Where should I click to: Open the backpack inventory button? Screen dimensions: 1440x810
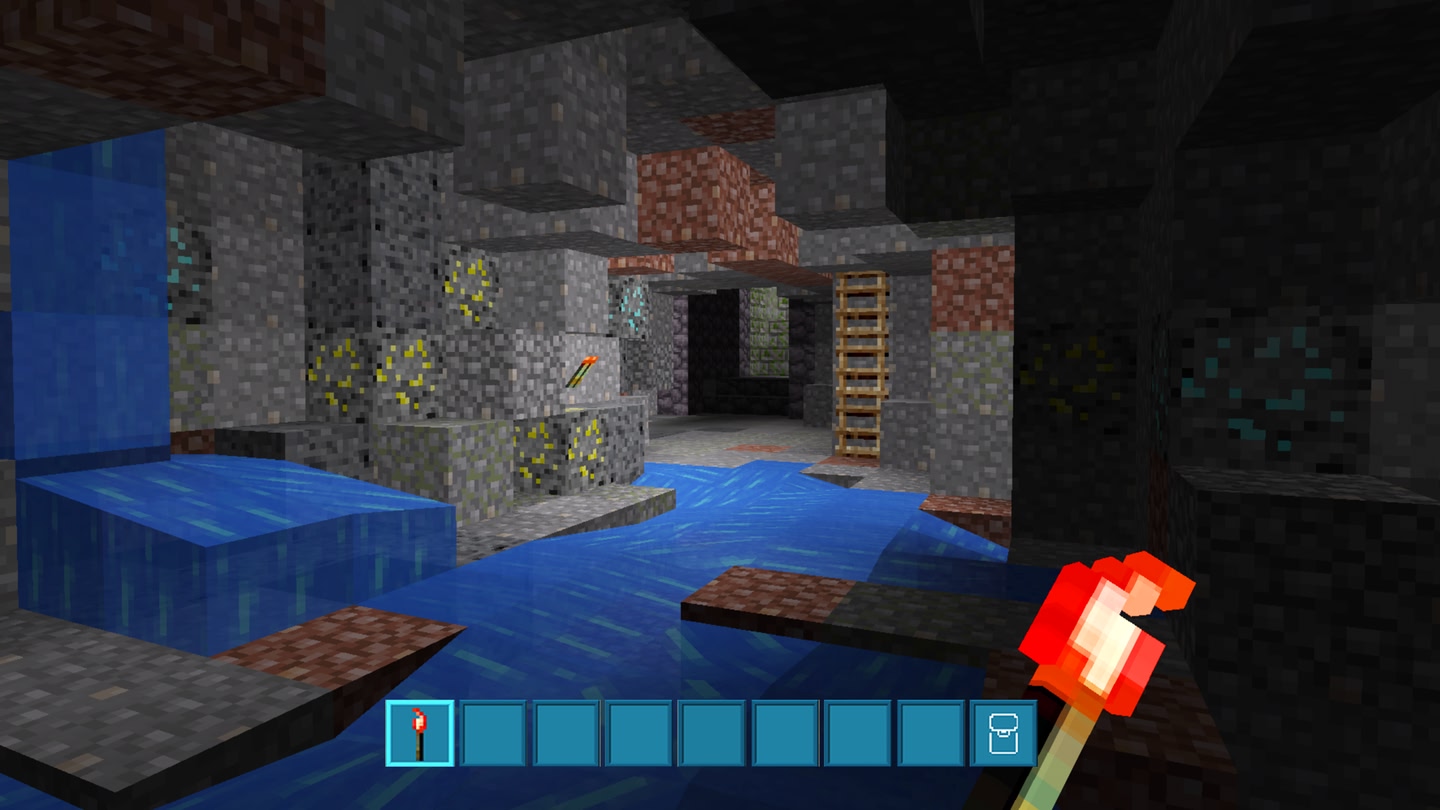click(x=1003, y=733)
